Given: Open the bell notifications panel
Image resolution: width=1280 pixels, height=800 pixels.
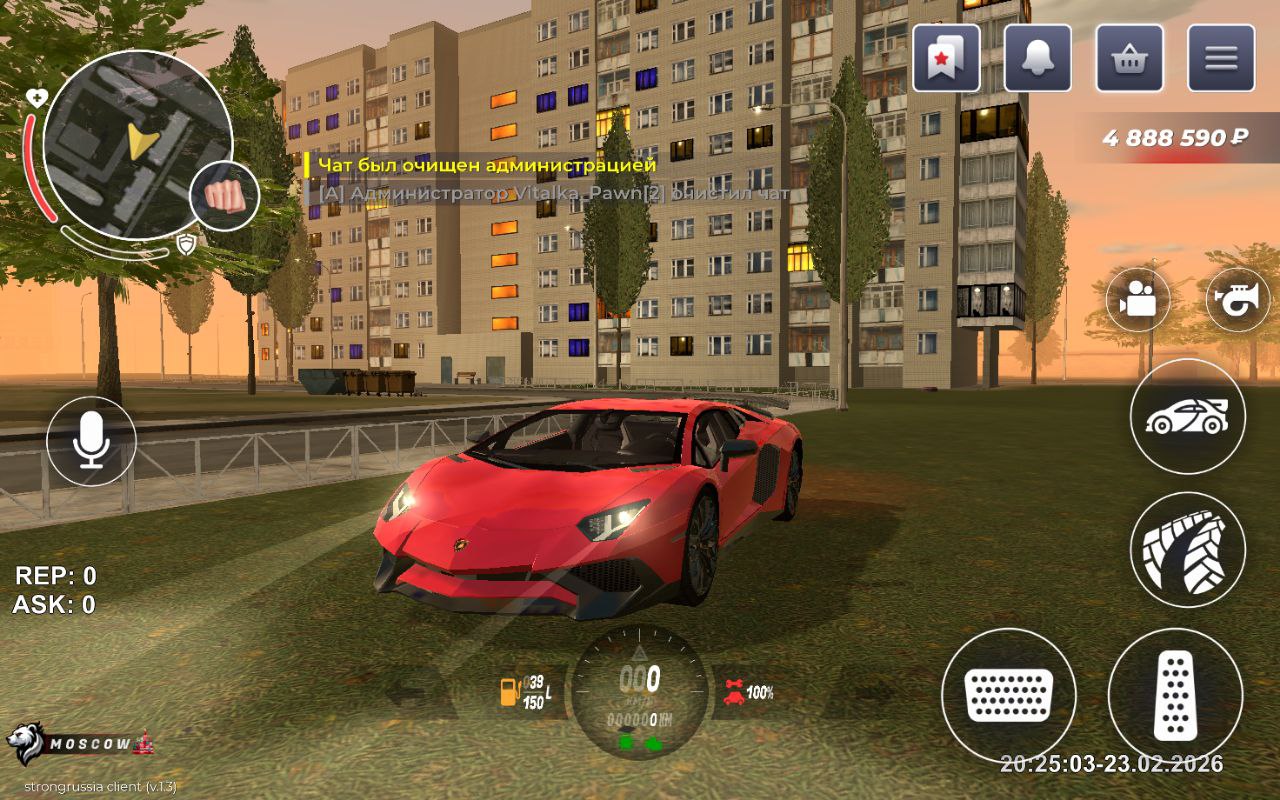Looking at the screenshot, I should point(1038,58).
